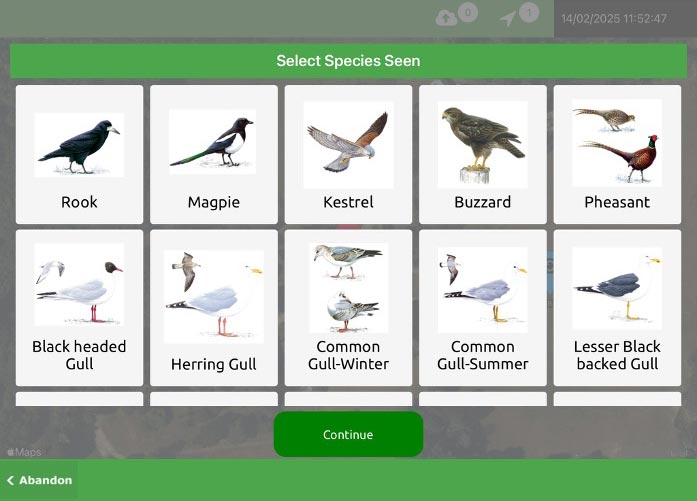Tap the location arrow icon
The height and width of the screenshot is (501, 697).
(509, 18)
